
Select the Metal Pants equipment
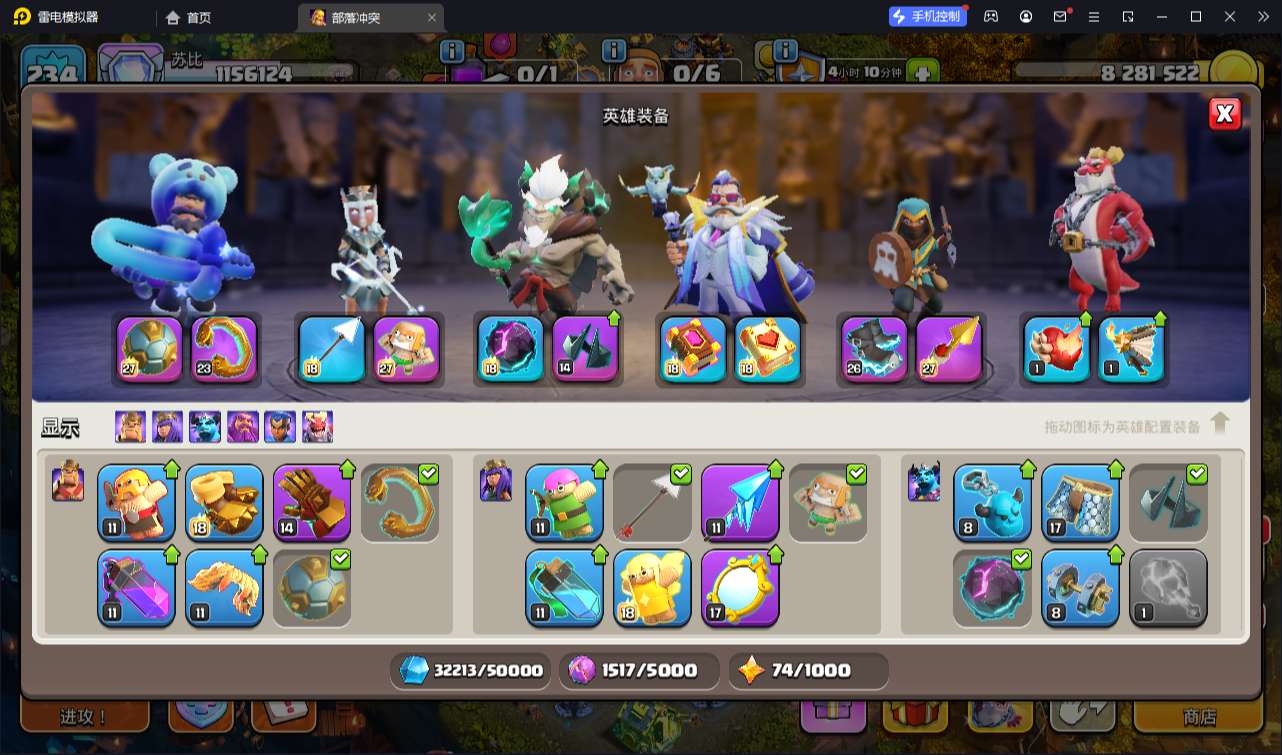(x=1080, y=502)
